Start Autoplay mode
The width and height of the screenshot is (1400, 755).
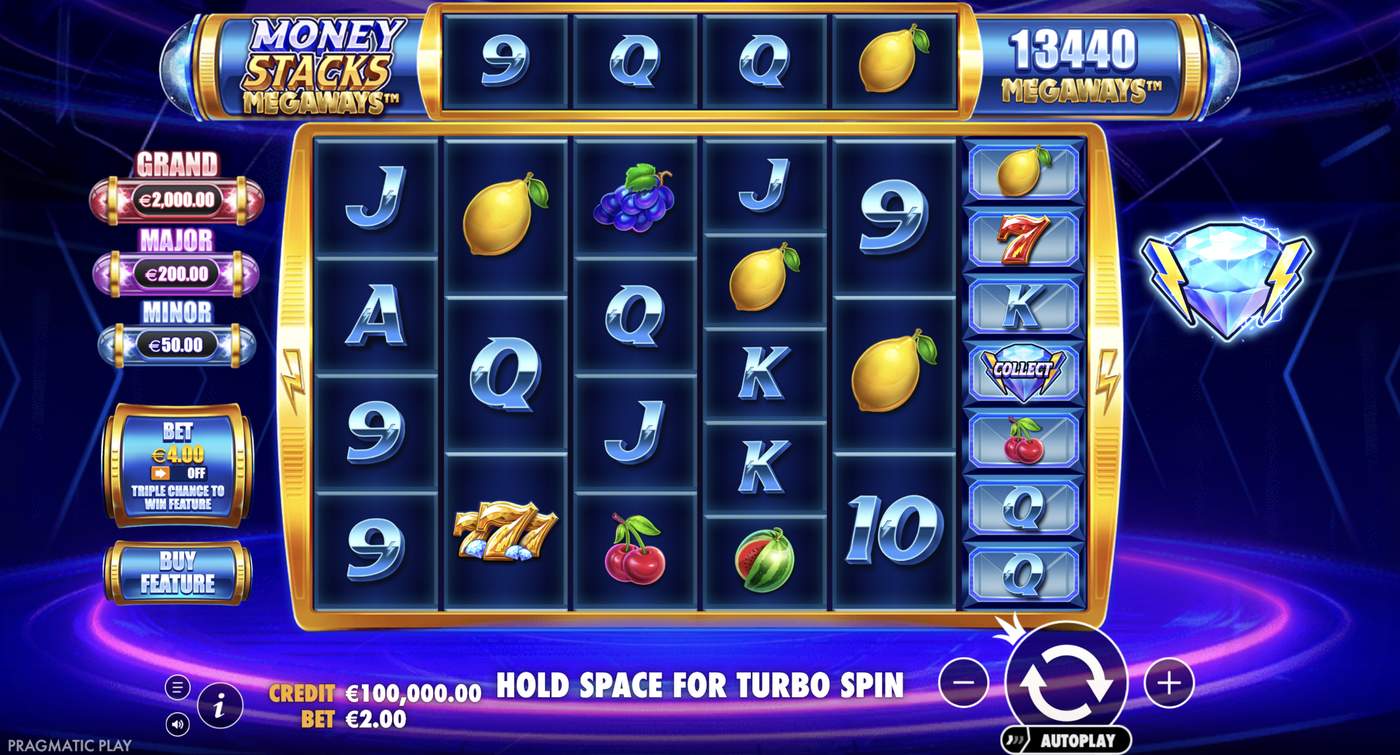coord(1072,737)
